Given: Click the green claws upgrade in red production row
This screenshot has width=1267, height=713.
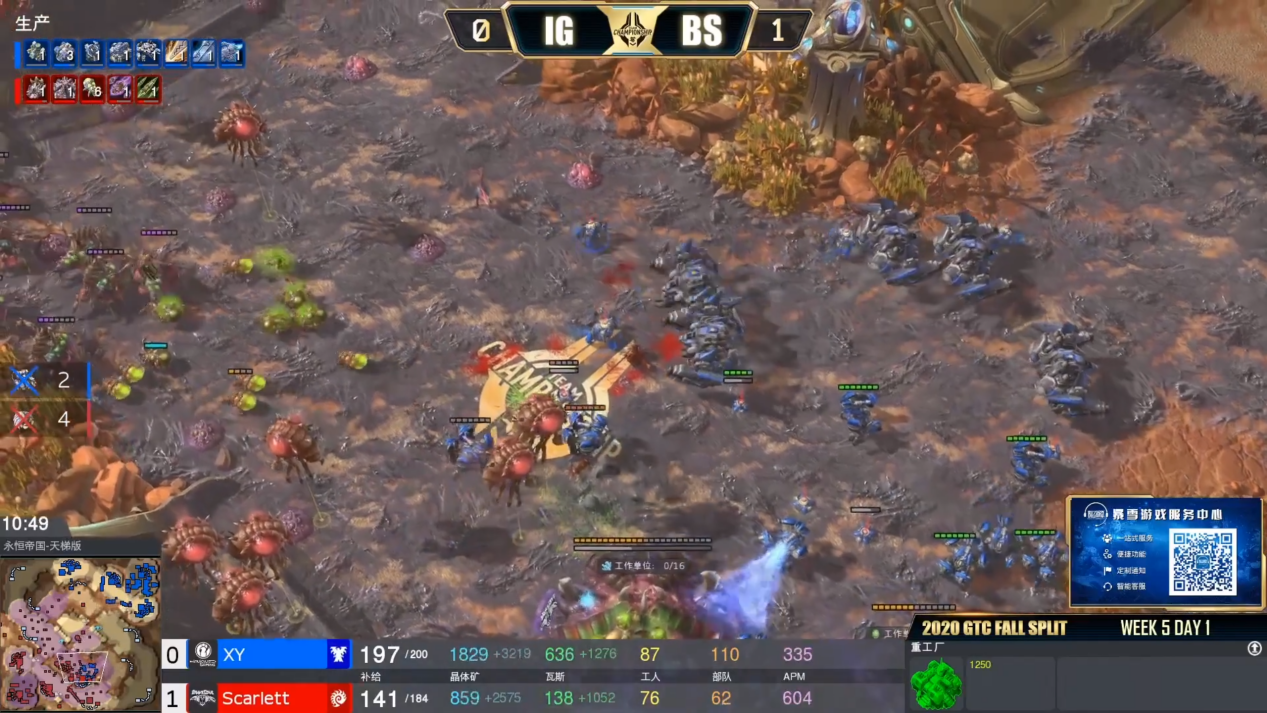Looking at the screenshot, I should click(148, 90).
